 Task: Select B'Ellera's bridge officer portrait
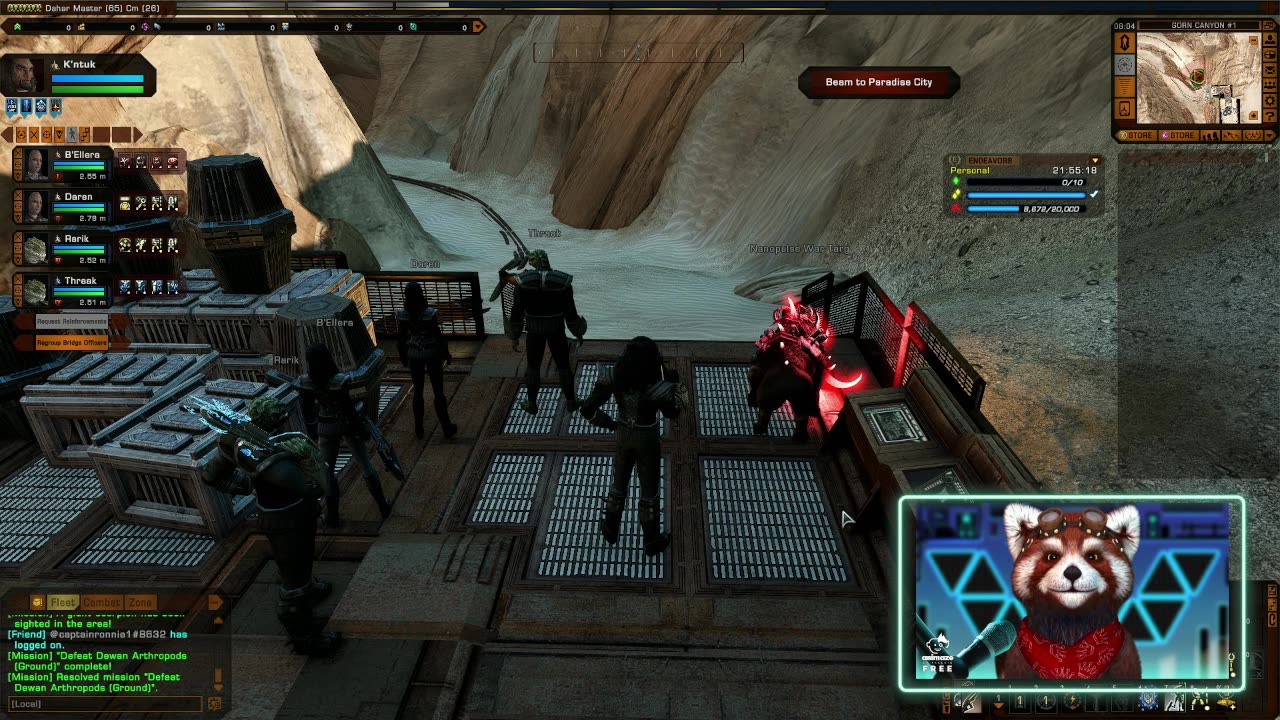tap(35, 164)
